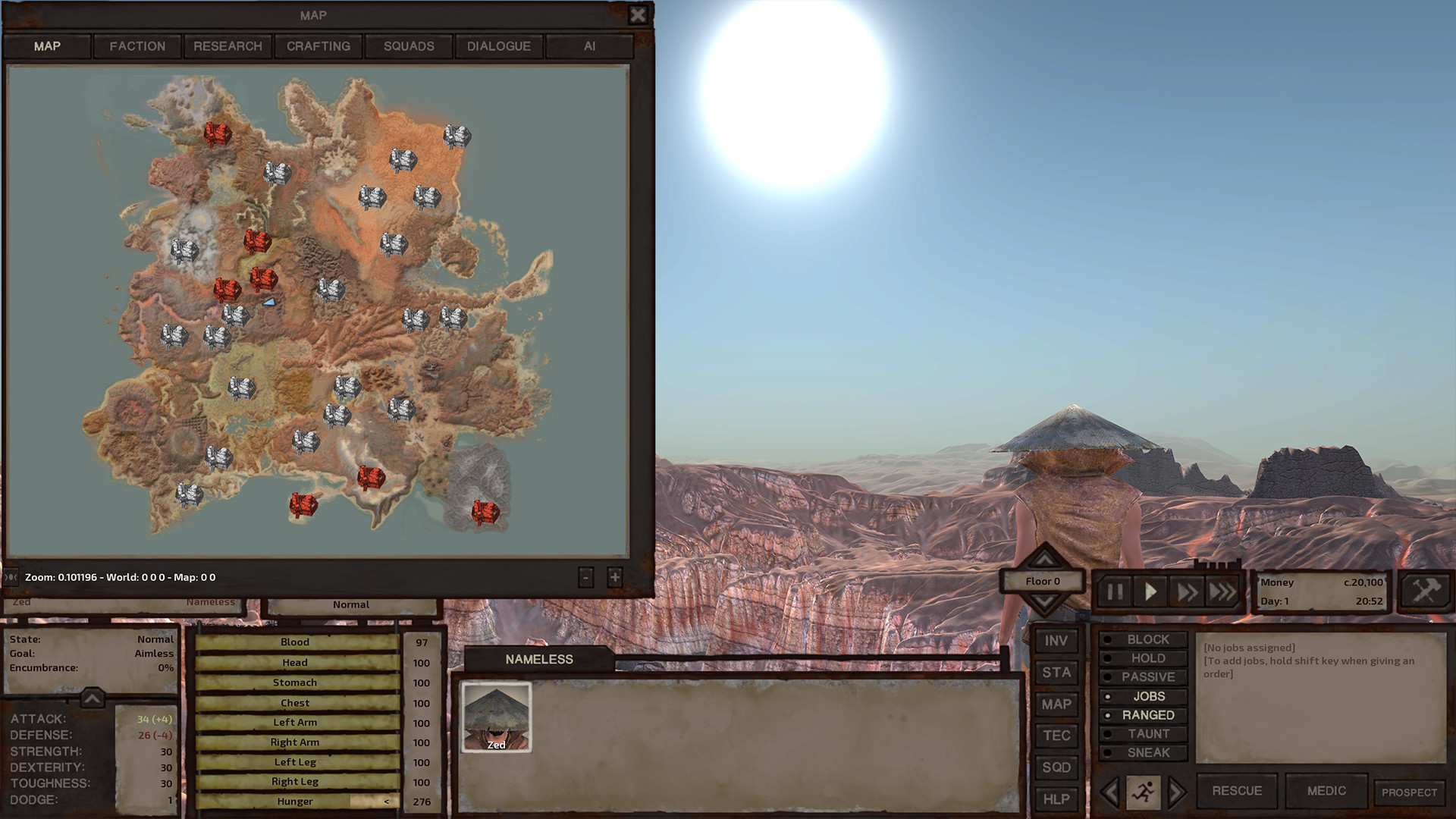Open the HLP help panel

click(x=1056, y=799)
